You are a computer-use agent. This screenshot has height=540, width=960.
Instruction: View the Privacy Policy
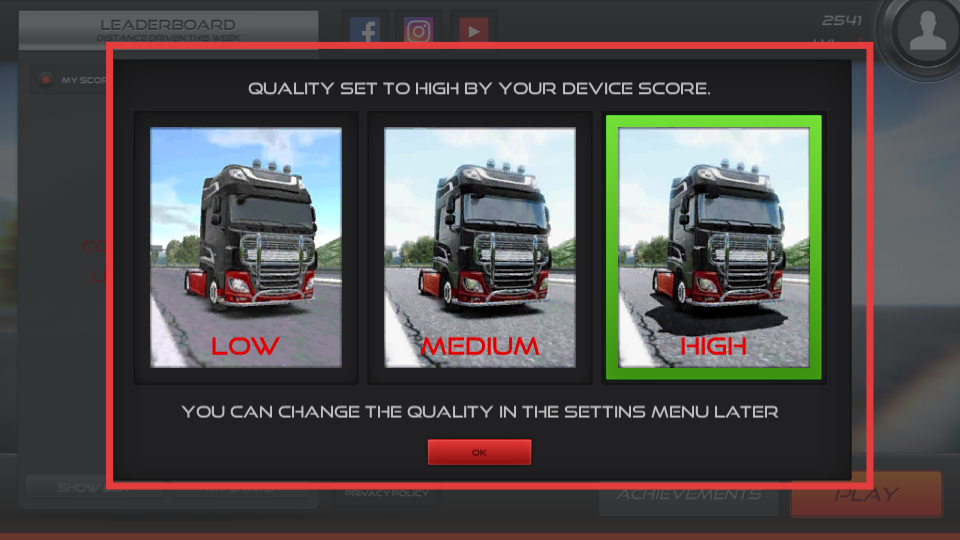[x=386, y=493]
